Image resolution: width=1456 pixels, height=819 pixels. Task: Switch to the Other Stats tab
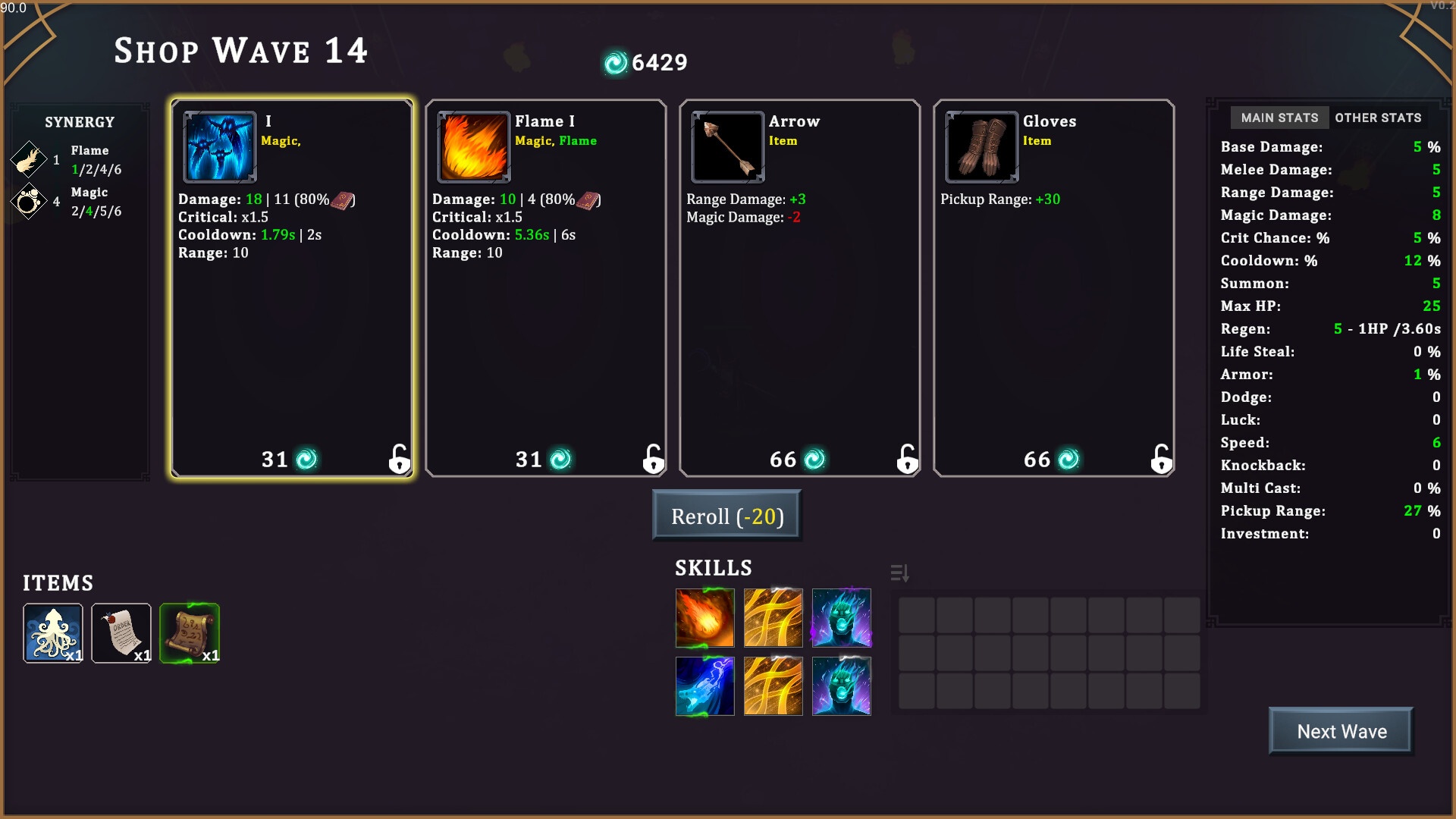pos(1378,118)
